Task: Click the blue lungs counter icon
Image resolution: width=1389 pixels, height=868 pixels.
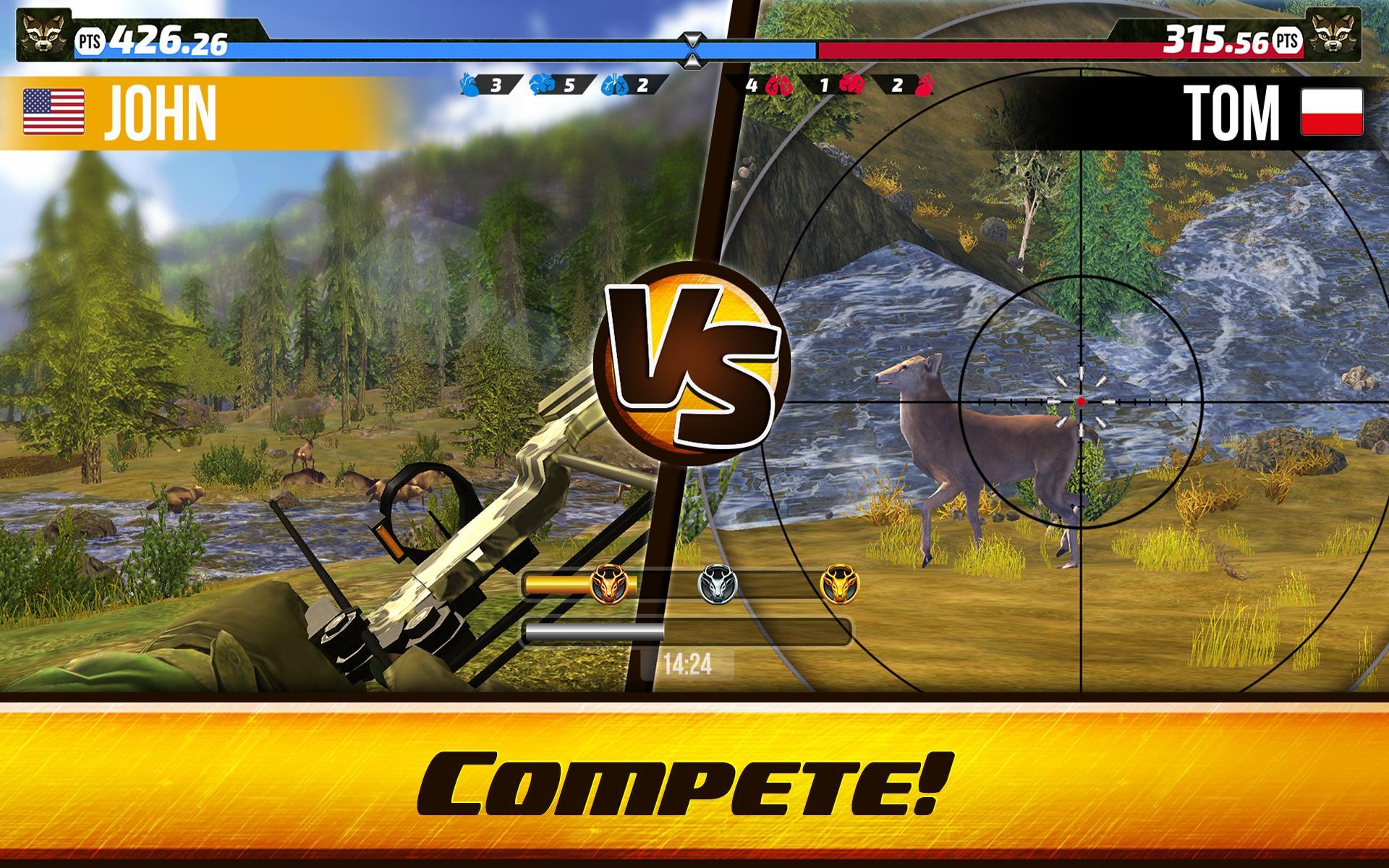Action: [x=614, y=85]
